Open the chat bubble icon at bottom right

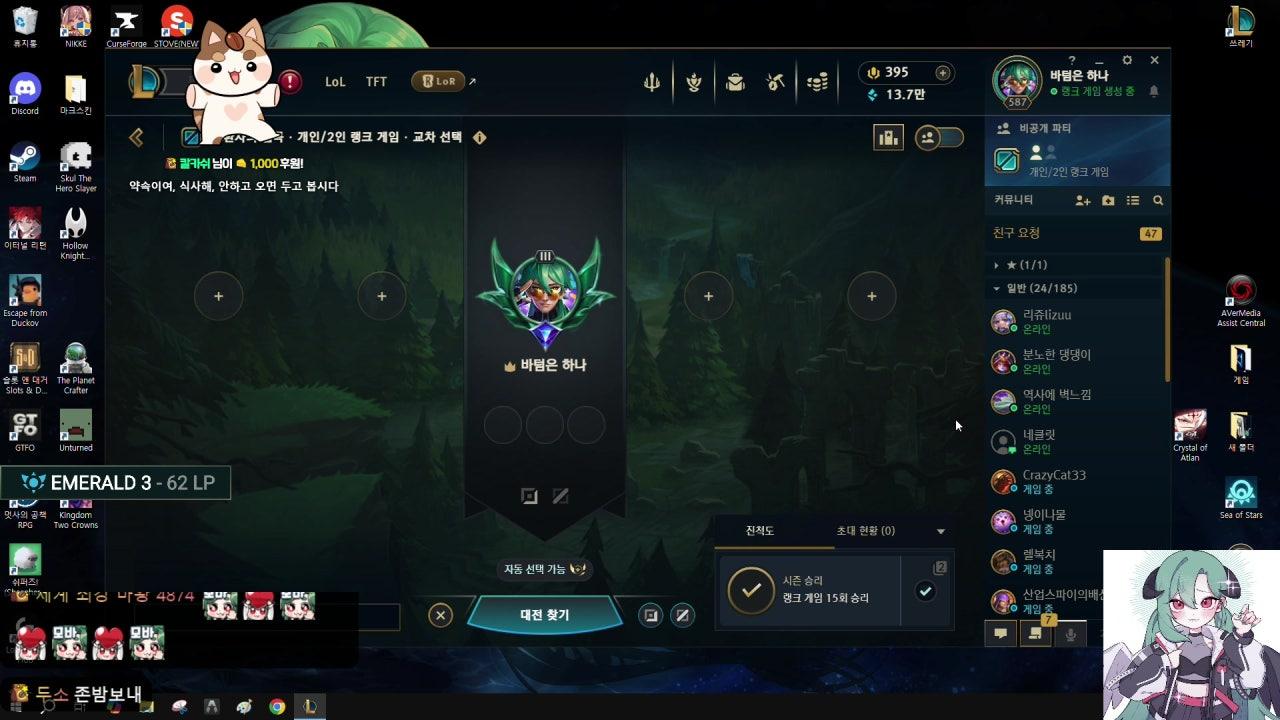click(x=1000, y=633)
